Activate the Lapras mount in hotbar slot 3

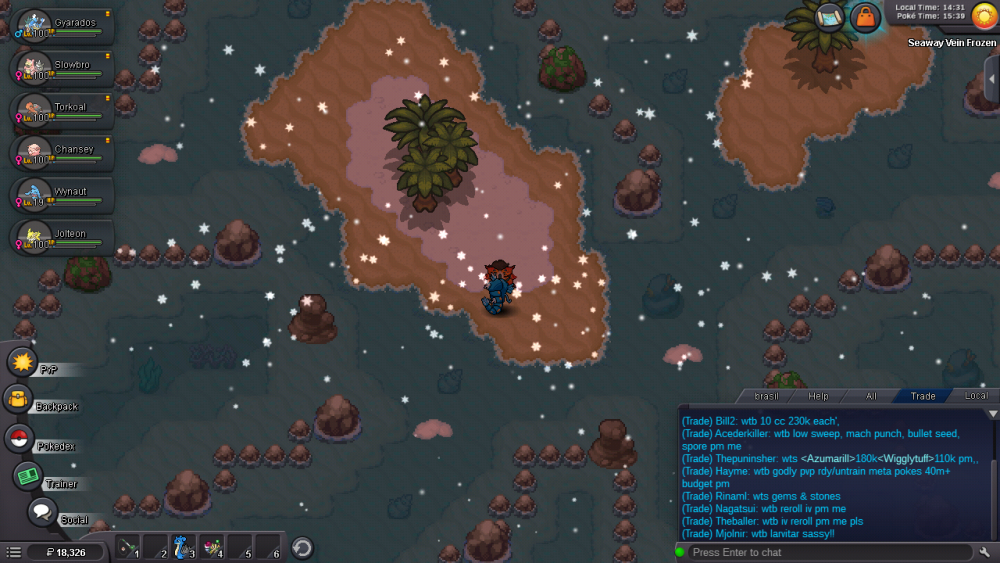pyautogui.click(x=183, y=547)
